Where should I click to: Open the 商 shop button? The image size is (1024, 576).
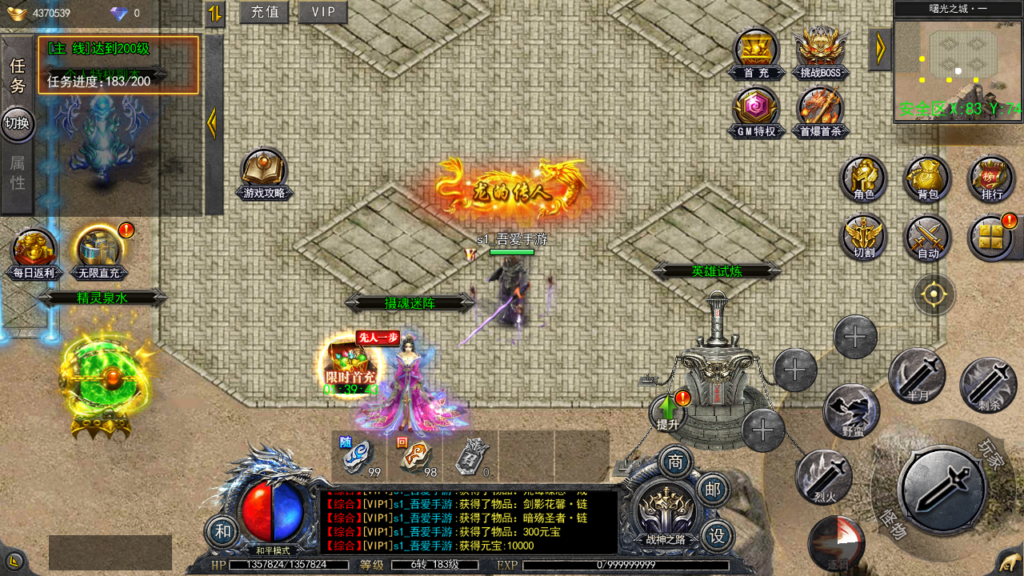(676, 463)
